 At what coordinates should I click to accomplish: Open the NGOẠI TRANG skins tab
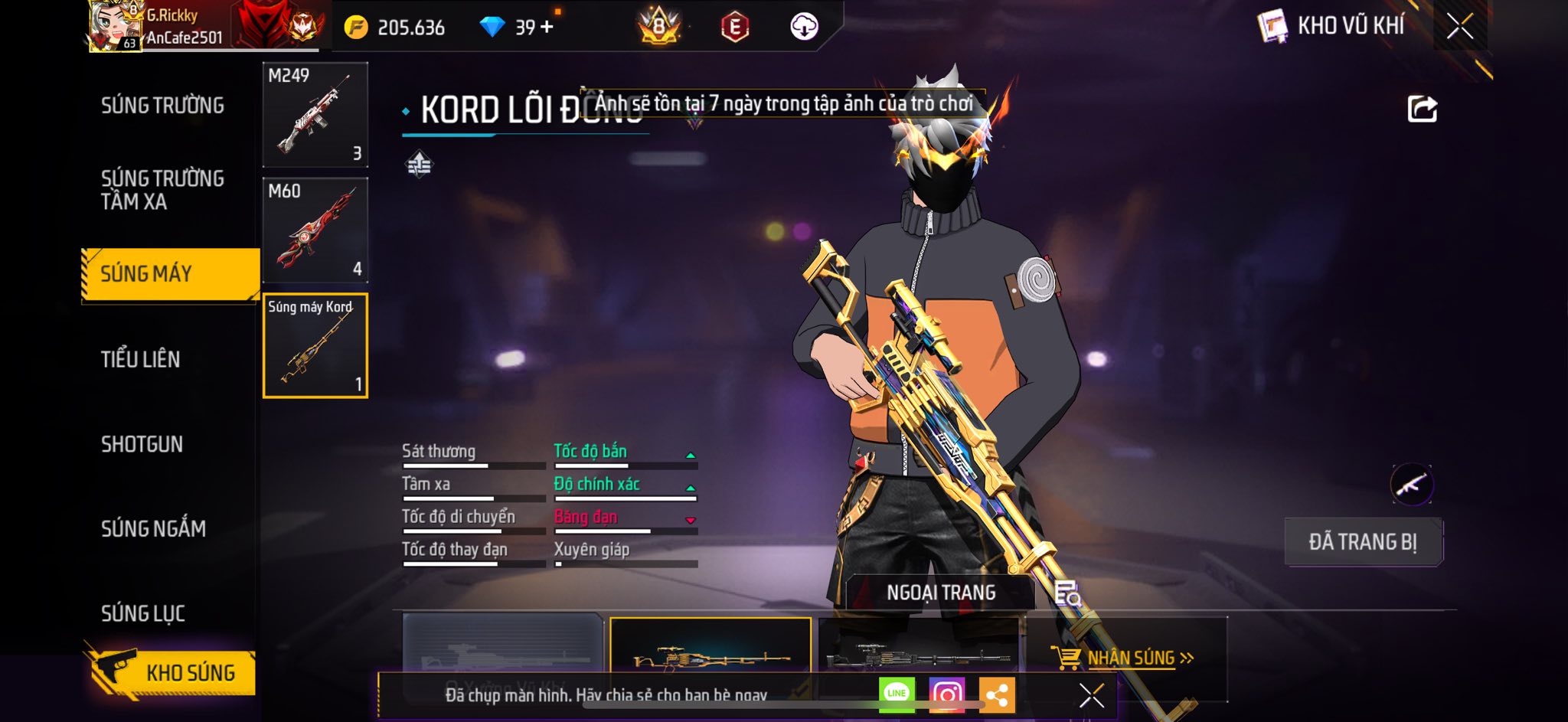[941, 593]
